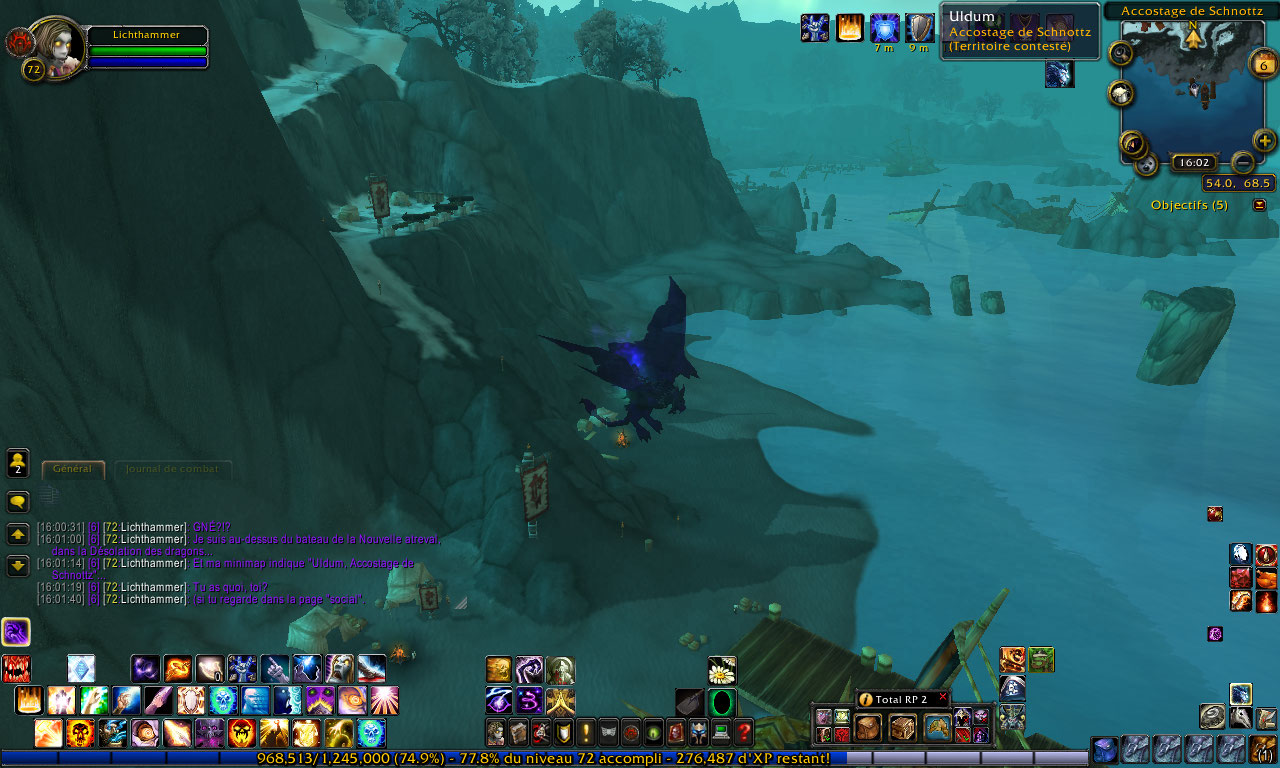Activate the red fanged mouth ability
This screenshot has width=1280, height=768.
[x=16, y=668]
